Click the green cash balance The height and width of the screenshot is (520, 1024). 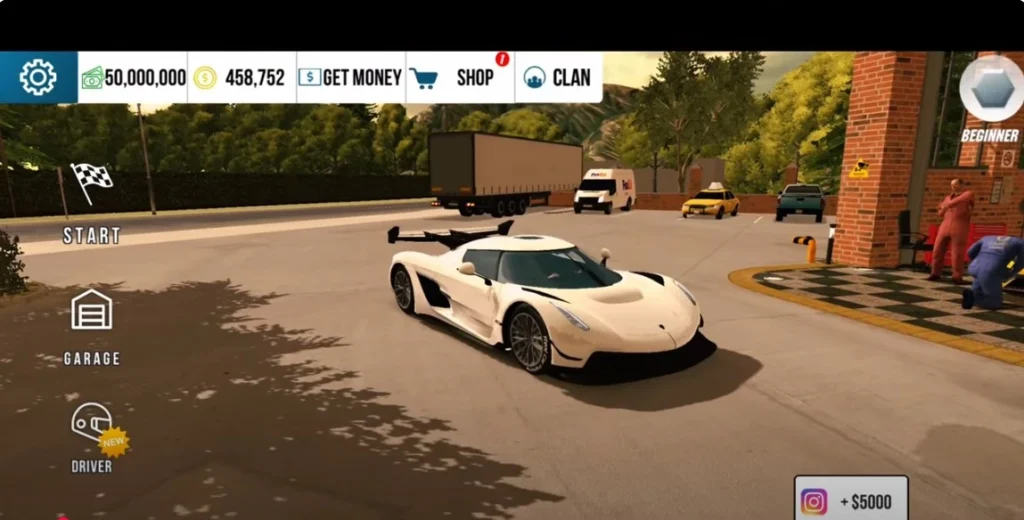[x=133, y=77]
